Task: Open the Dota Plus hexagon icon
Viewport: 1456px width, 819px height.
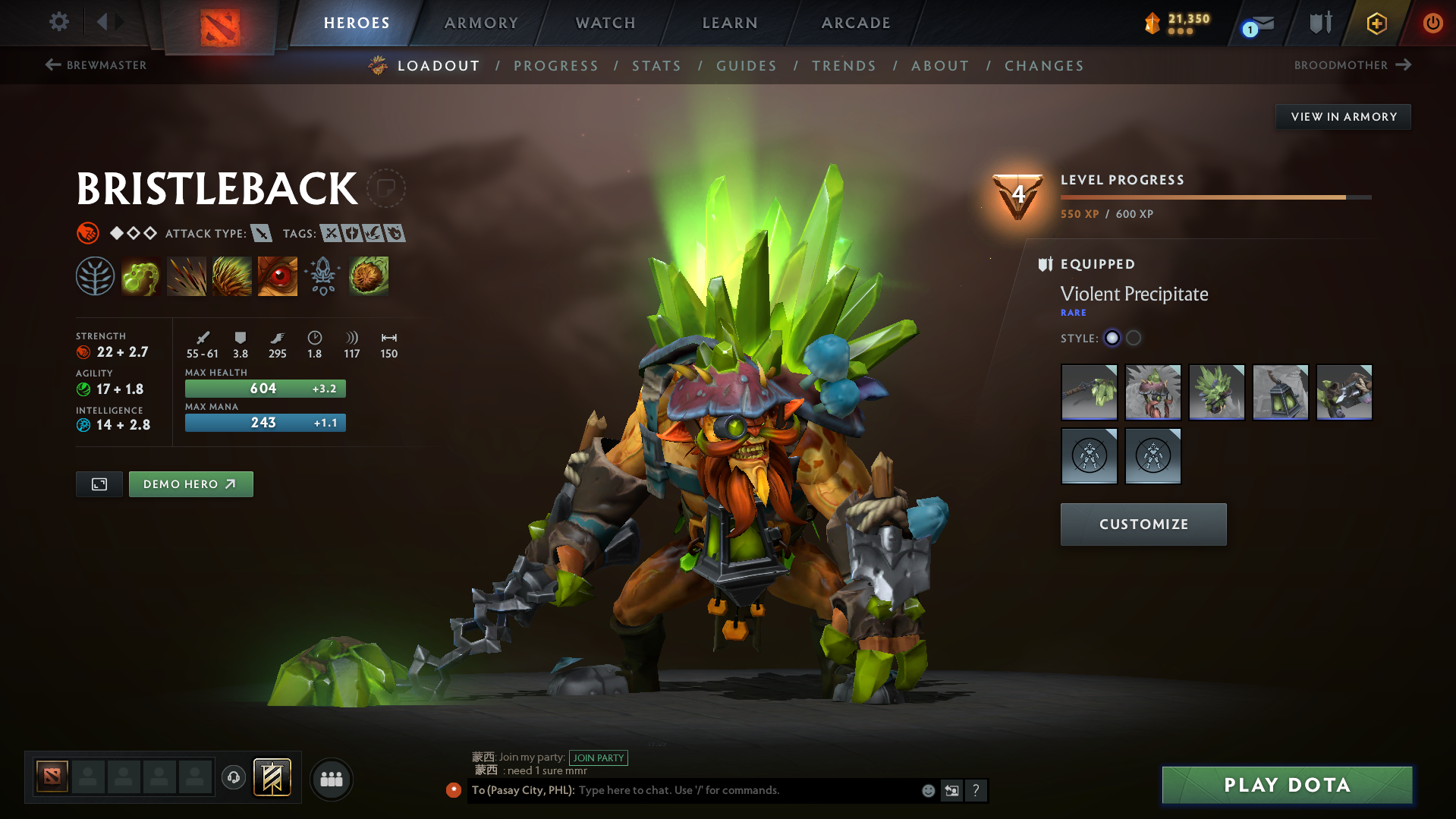Action: point(1376,23)
